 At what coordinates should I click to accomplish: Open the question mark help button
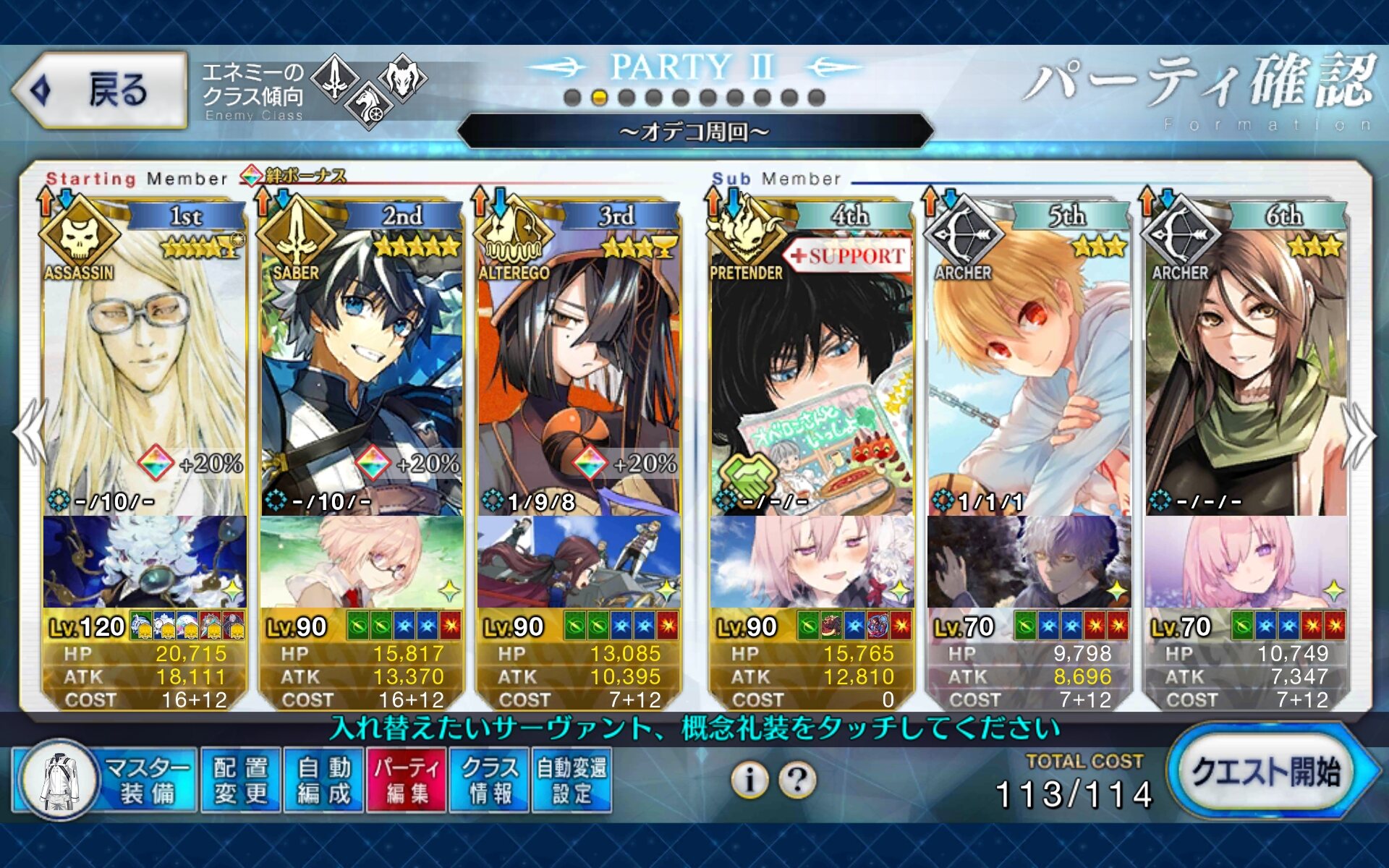797,780
